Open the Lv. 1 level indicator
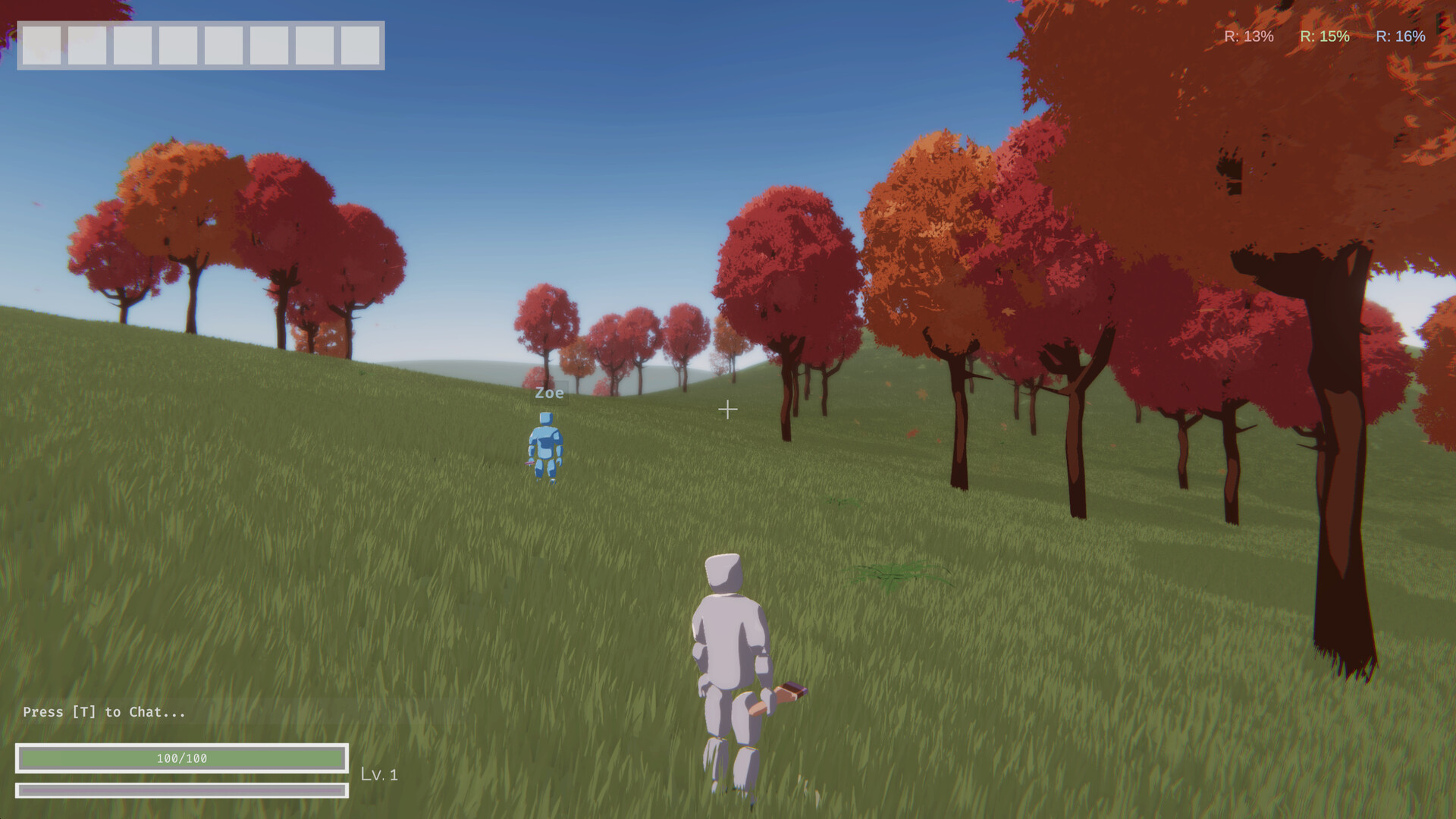 pos(379,775)
